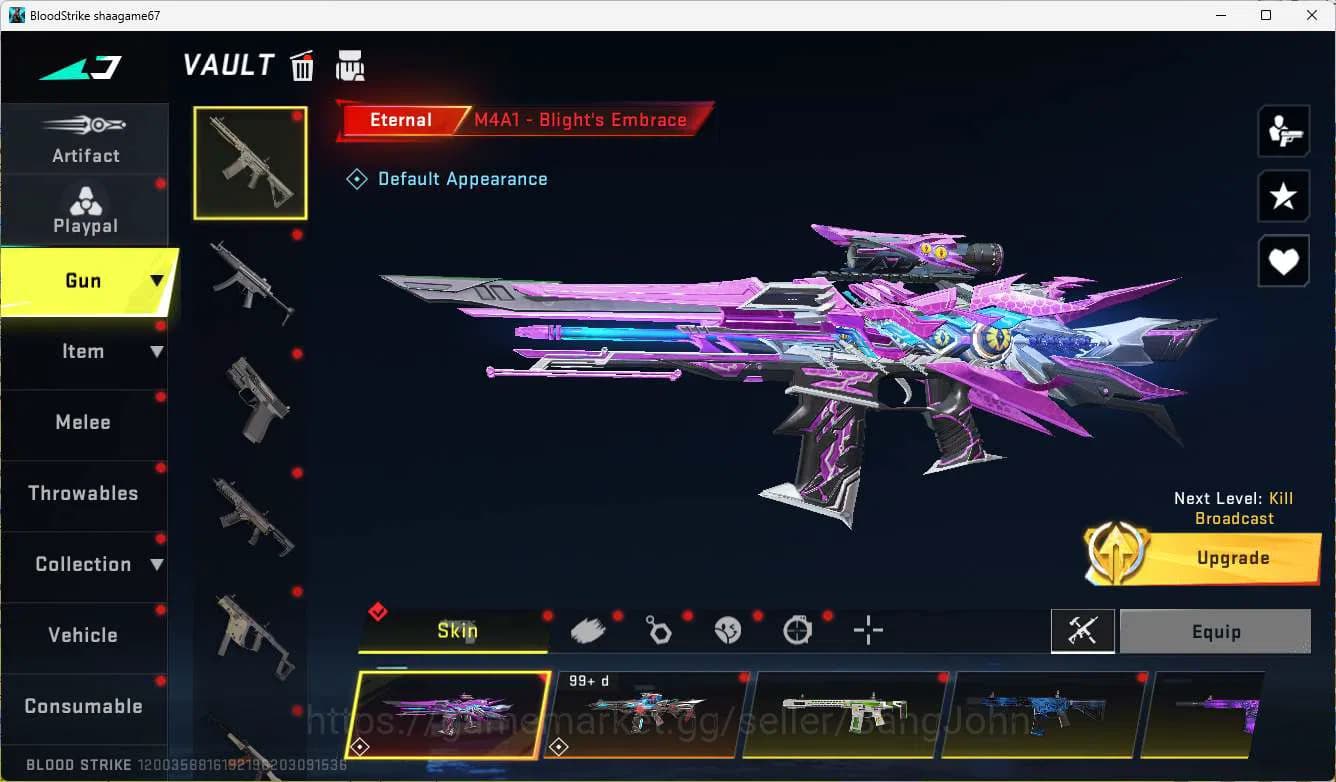Open the character pose with pistol icon
The height and width of the screenshot is (782, 1336).
pos(1283,130)
